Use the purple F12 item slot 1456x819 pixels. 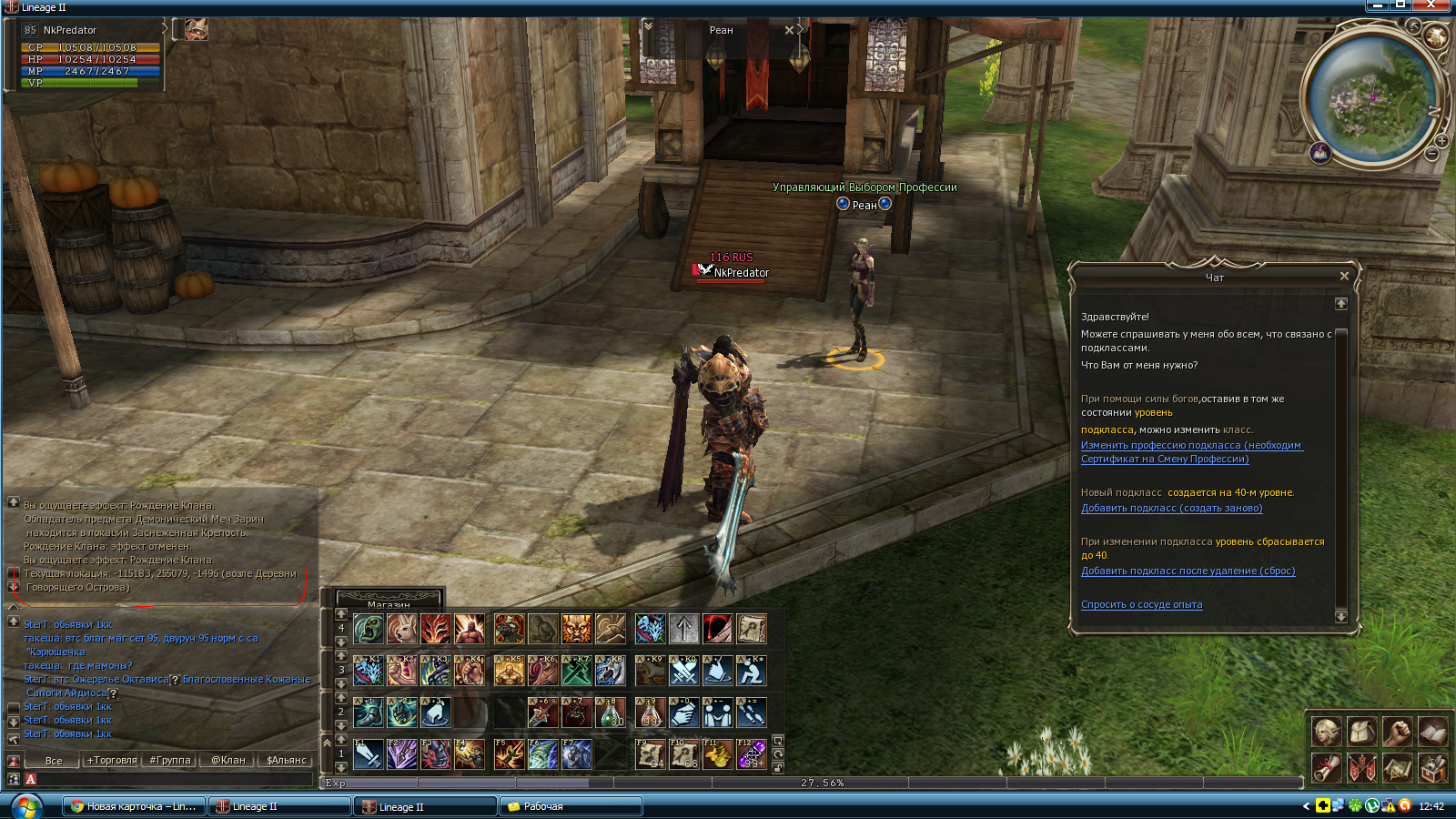click(x=751, y=754)
